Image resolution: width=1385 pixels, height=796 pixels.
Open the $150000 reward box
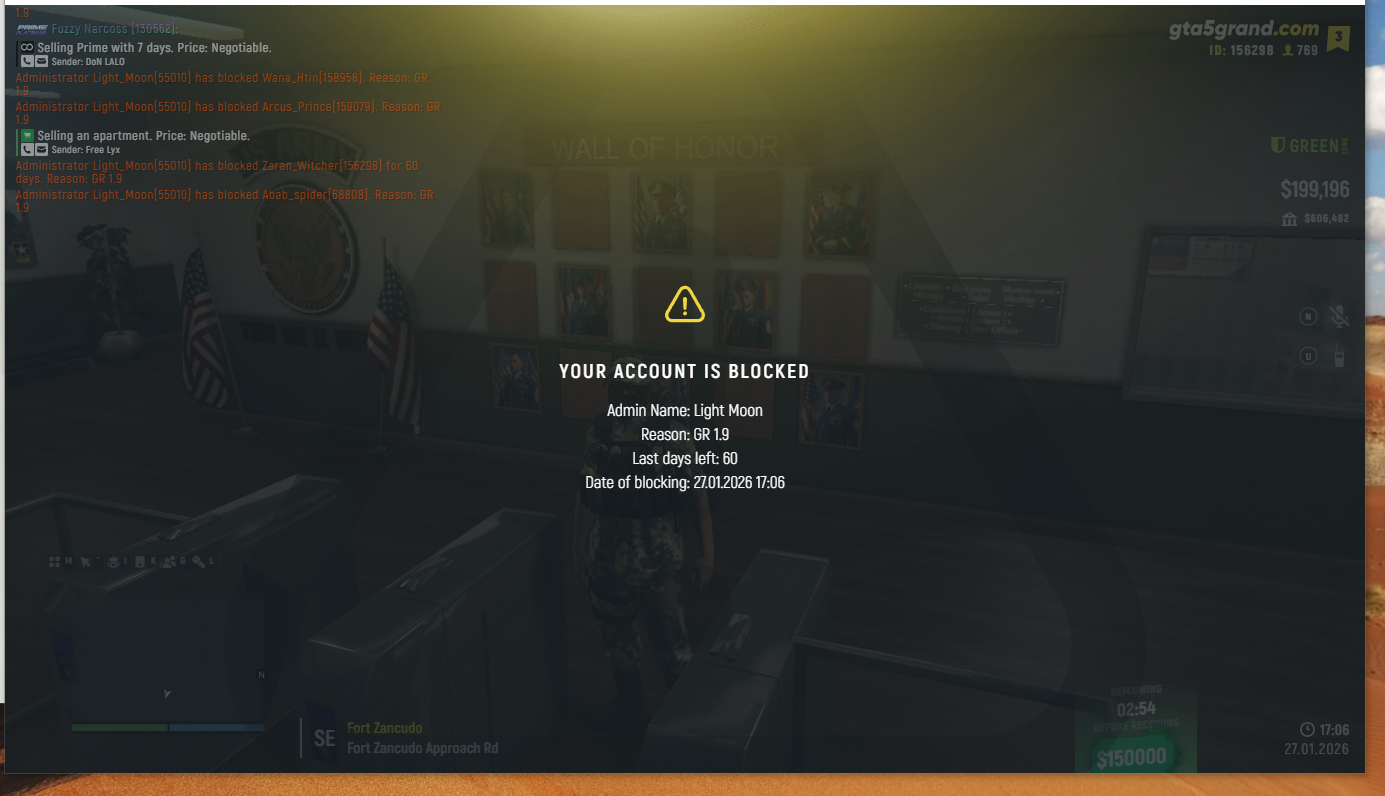pyautogui.click(x=1131, y=757)
